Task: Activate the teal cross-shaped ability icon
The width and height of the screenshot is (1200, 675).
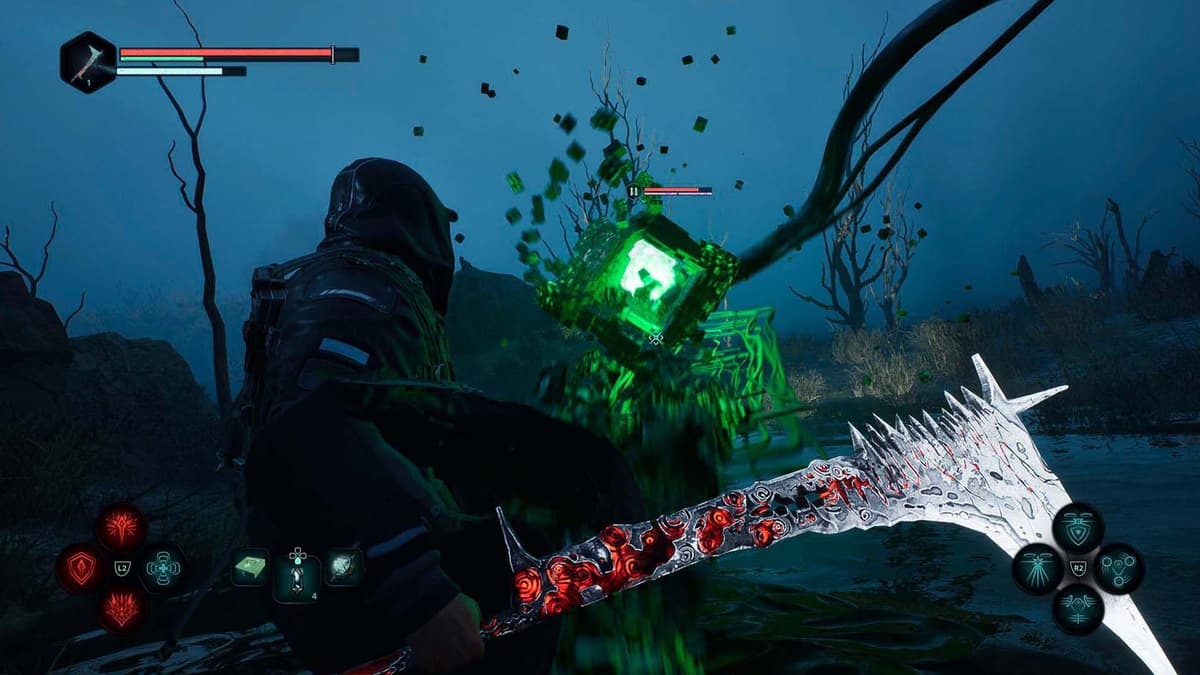Action: tap(161, 568)
